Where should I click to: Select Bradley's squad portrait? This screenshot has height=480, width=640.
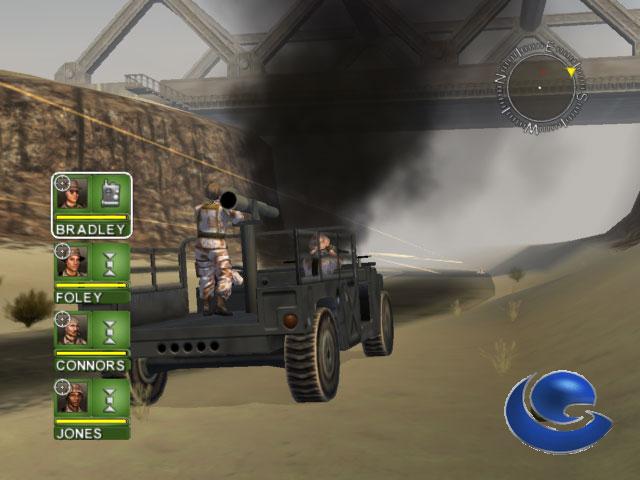75,194
